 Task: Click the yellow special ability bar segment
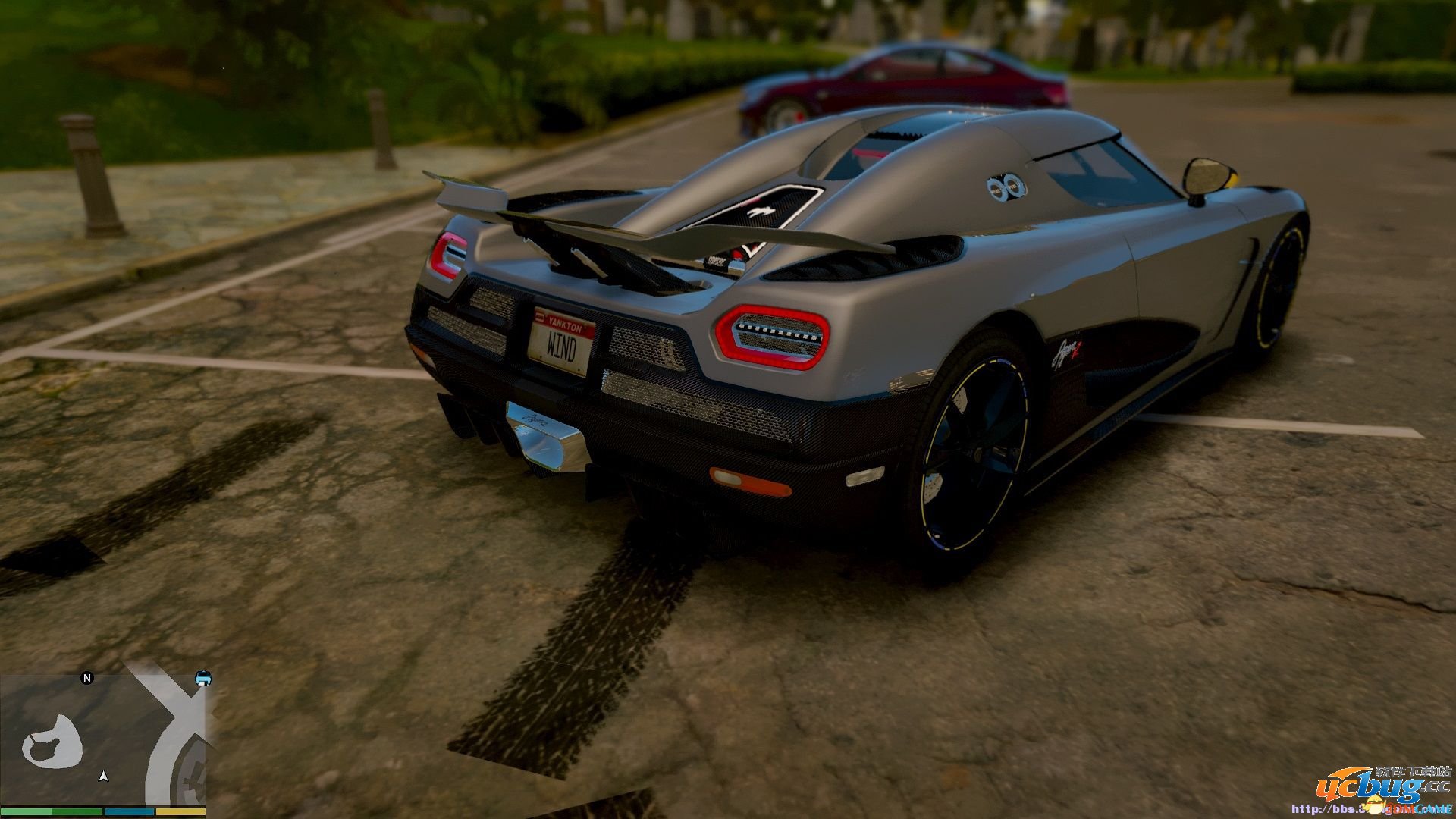point(180,814)
